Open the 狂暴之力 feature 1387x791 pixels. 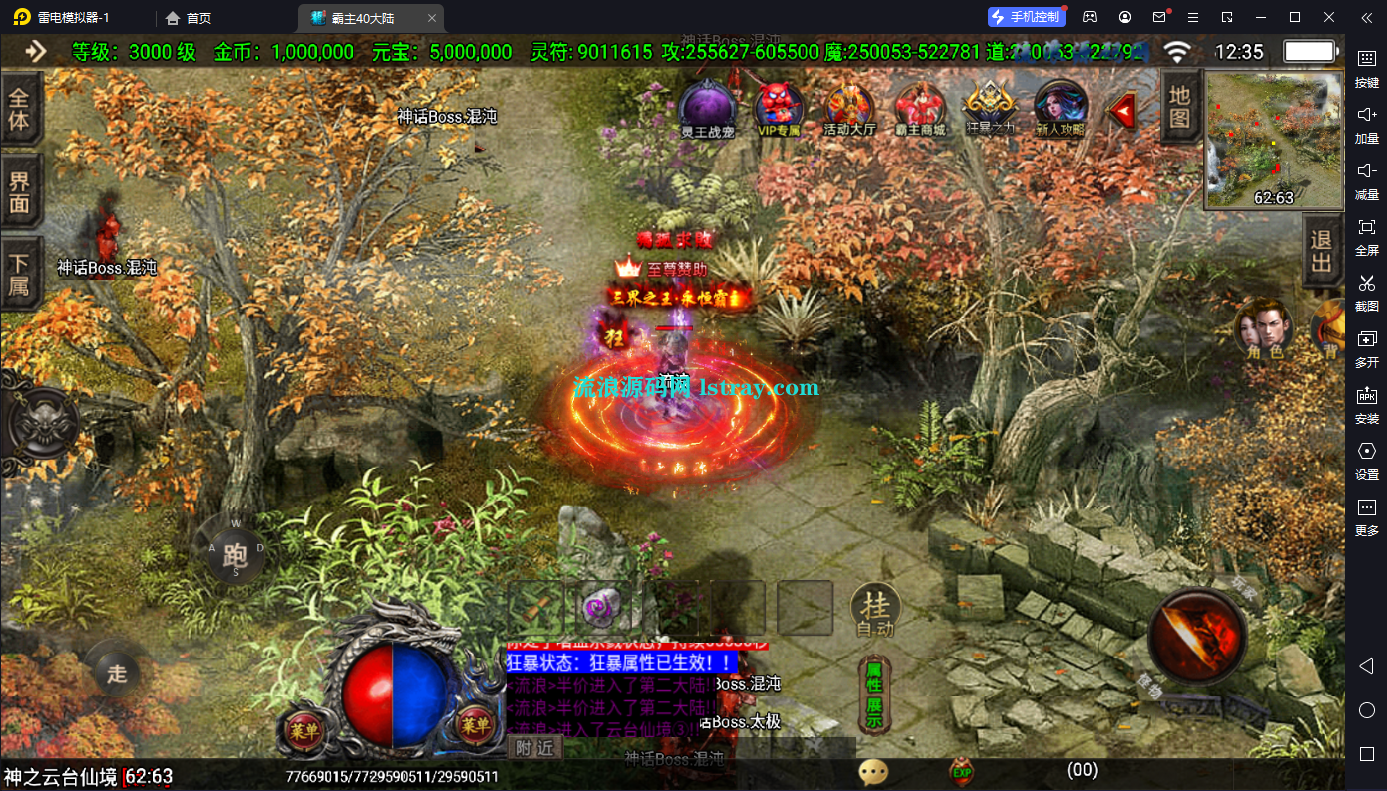click(989, 106)
